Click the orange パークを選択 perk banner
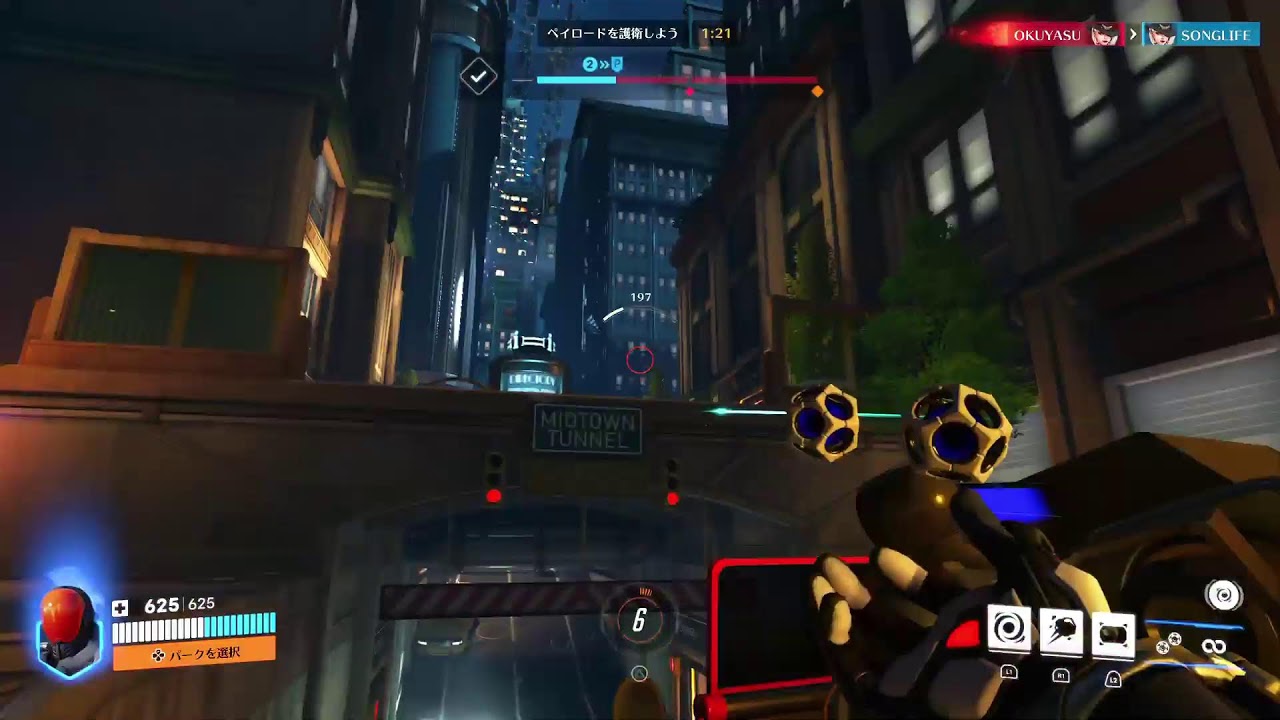The width and height of the screenshot is (1280, 720). pyautogui.click(x=194, y=655)
